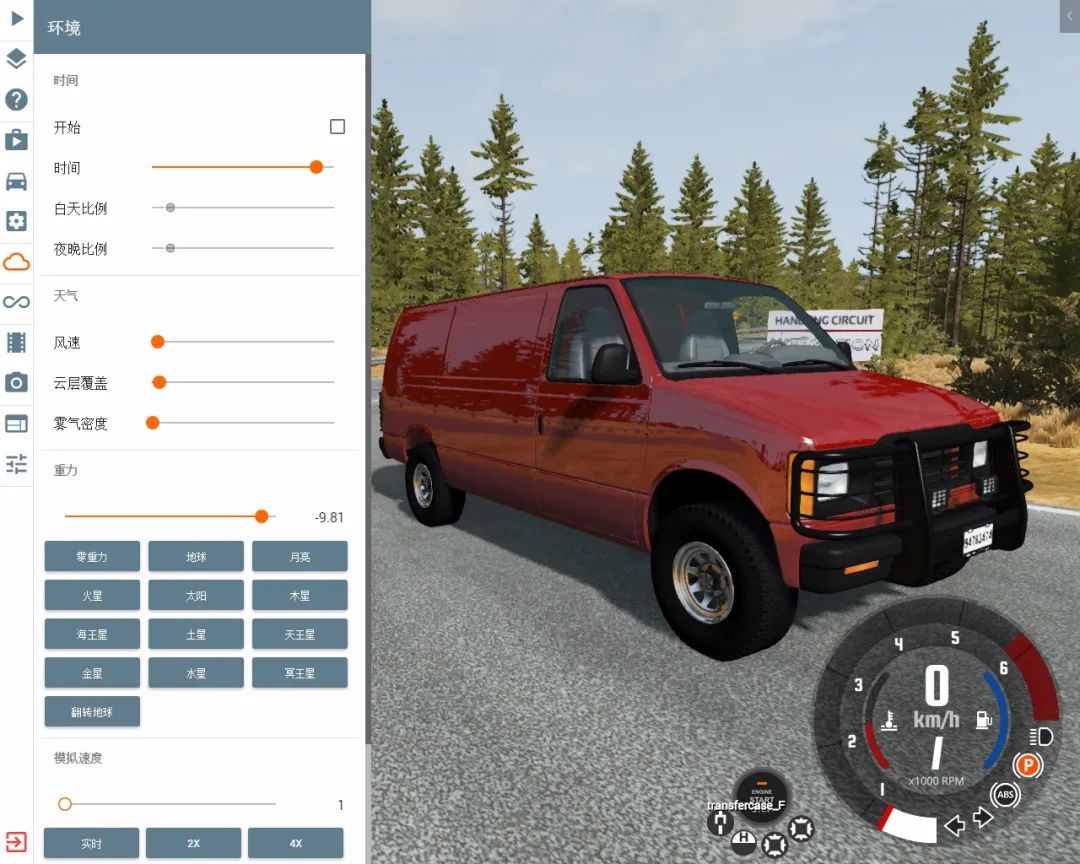Select the 4X simulation speed
Viewport: 1080px width, 864px height.
point(295,843)
